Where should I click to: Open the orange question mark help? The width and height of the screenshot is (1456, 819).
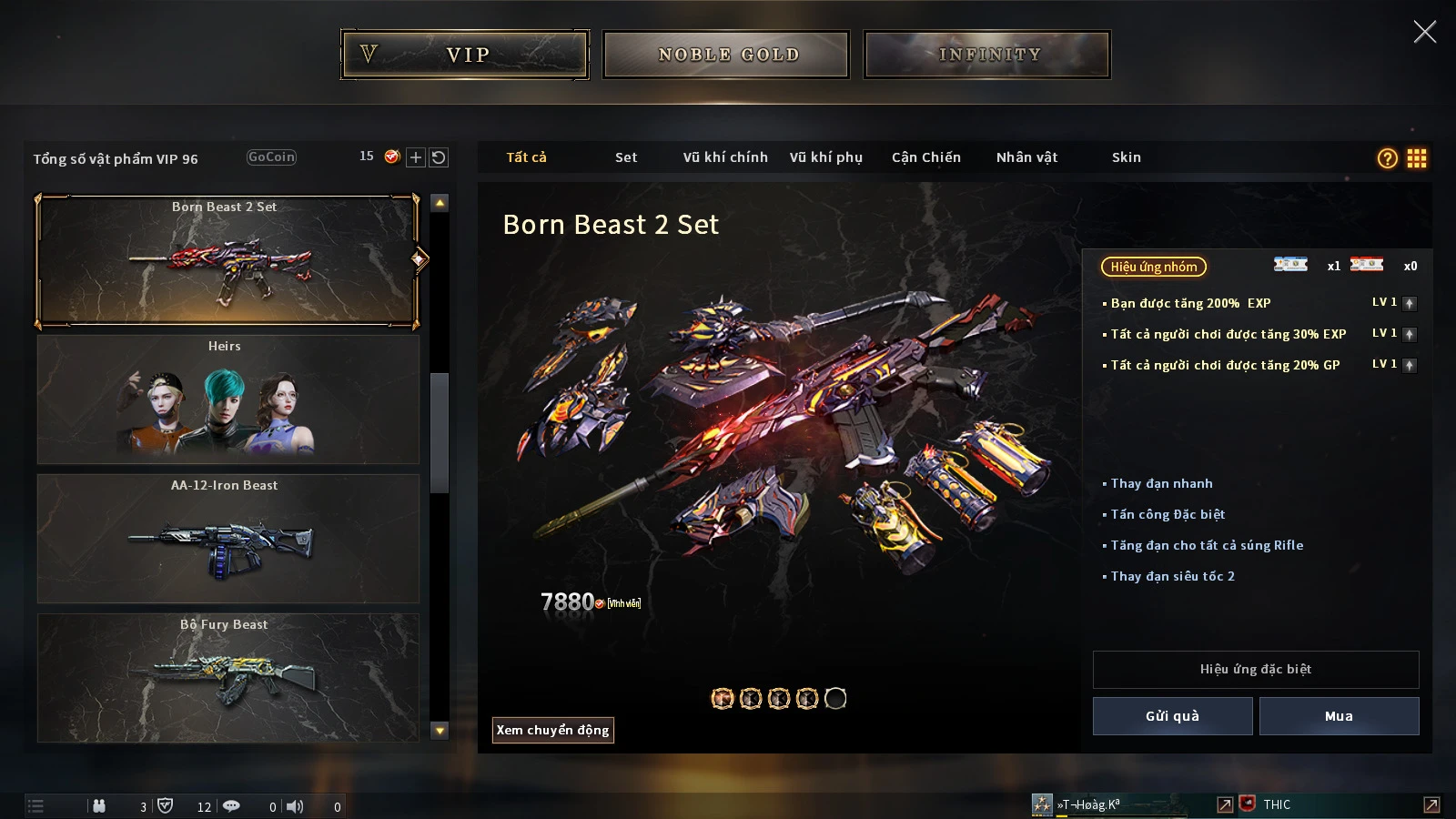(1387, 158)
